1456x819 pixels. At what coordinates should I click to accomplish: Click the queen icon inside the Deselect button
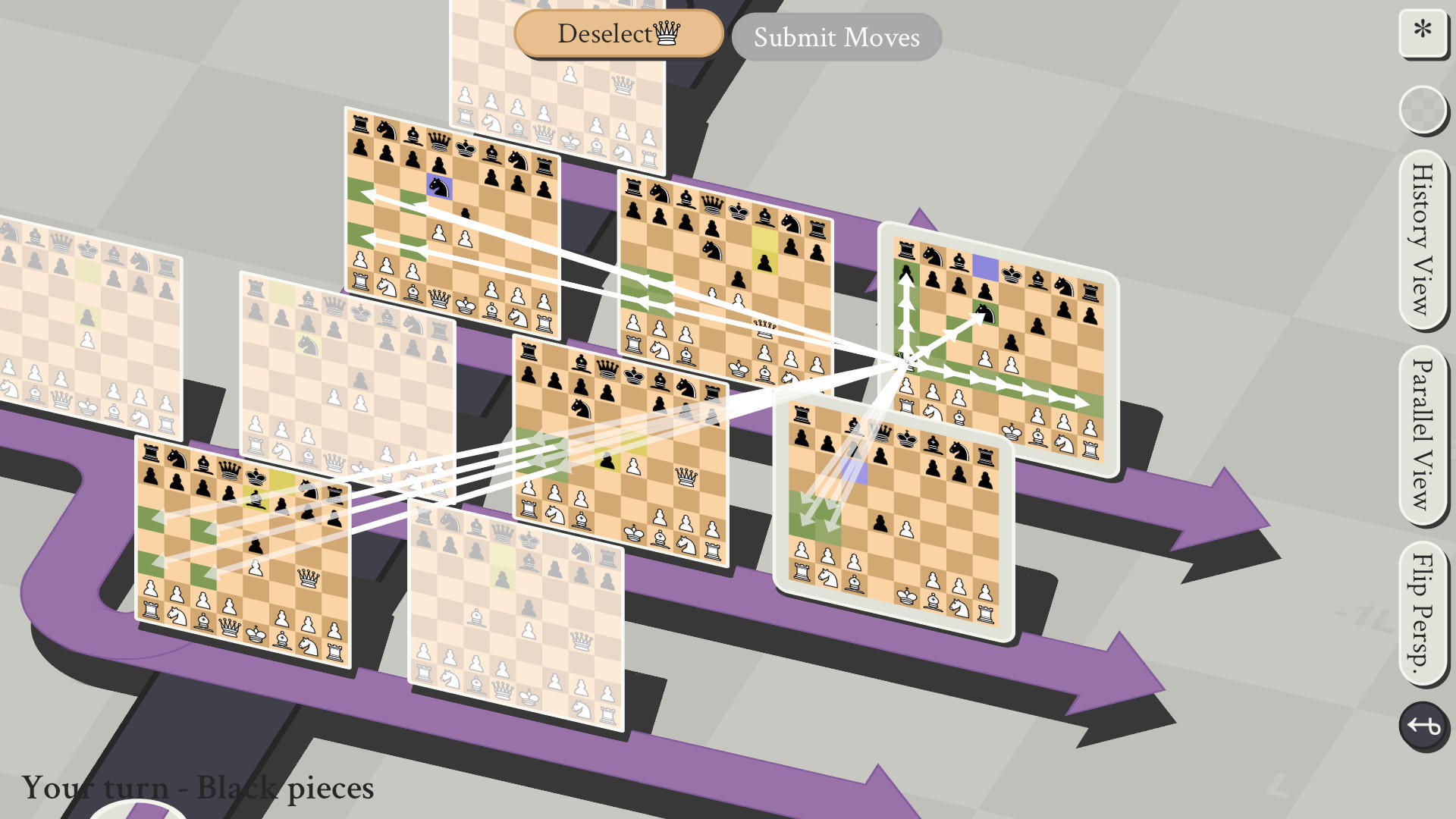(x=666, y=33)
